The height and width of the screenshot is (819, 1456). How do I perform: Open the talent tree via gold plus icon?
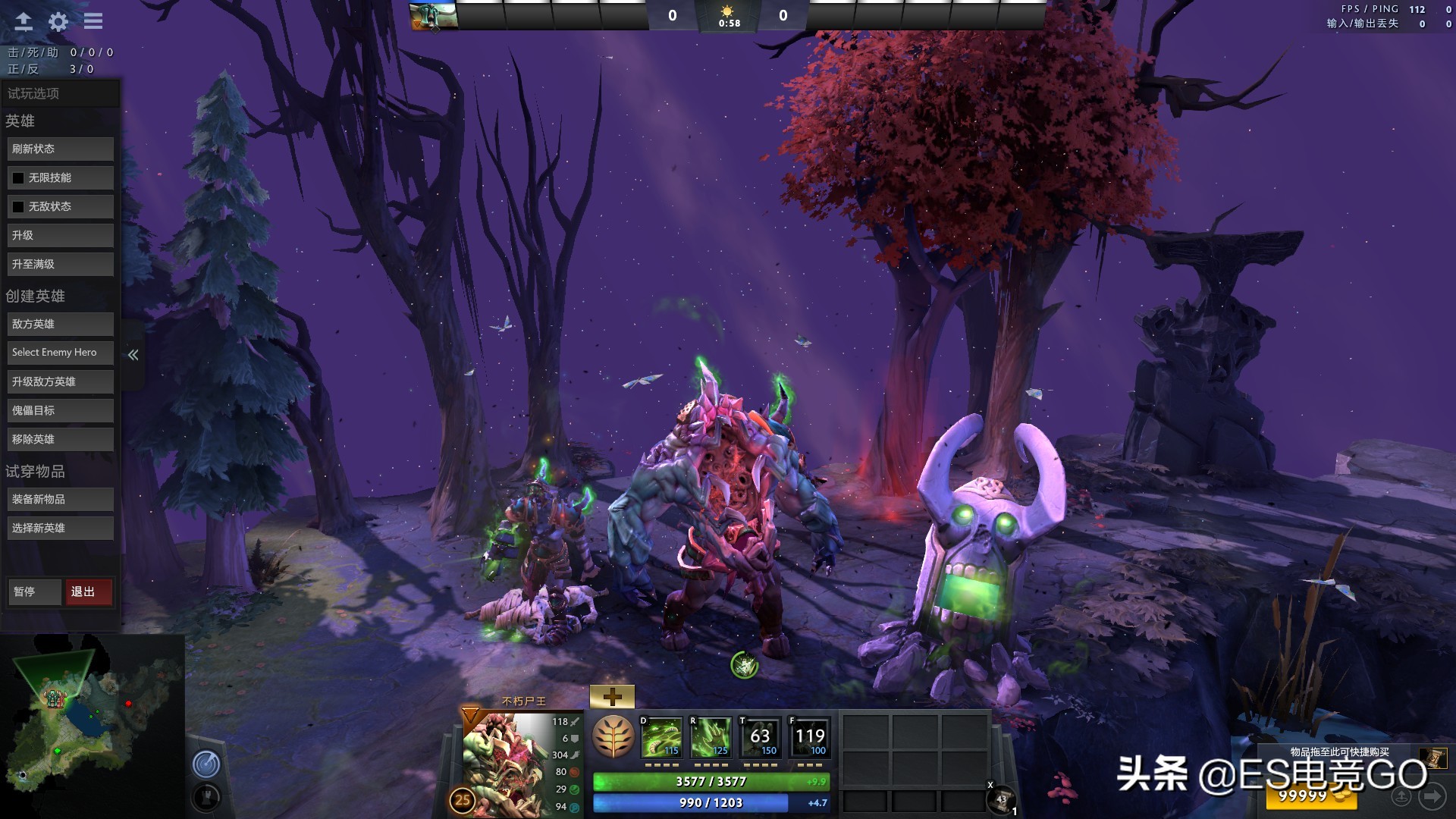tap(613, 695)
